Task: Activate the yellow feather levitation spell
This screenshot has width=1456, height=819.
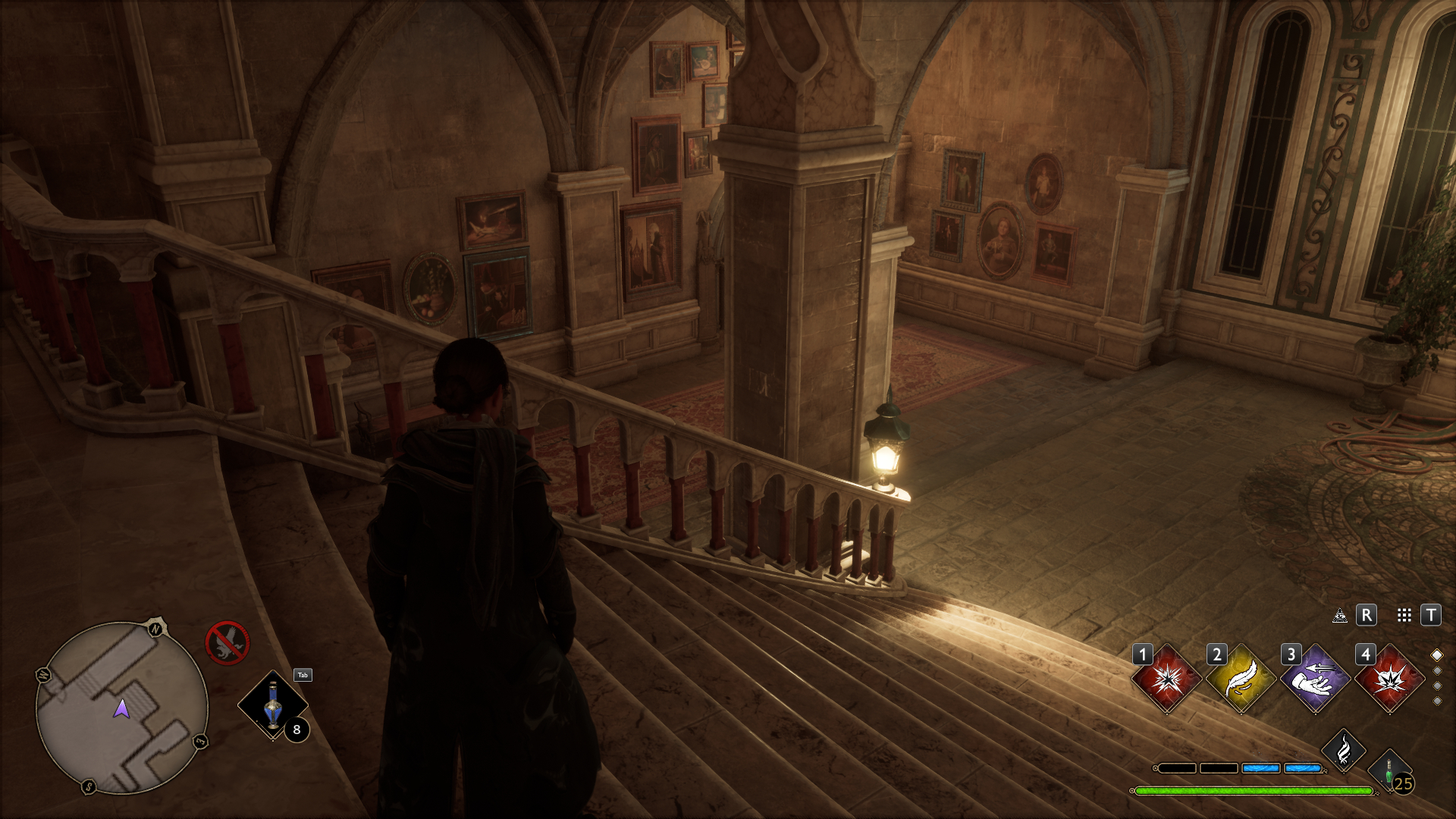Action: (1241, 679)
